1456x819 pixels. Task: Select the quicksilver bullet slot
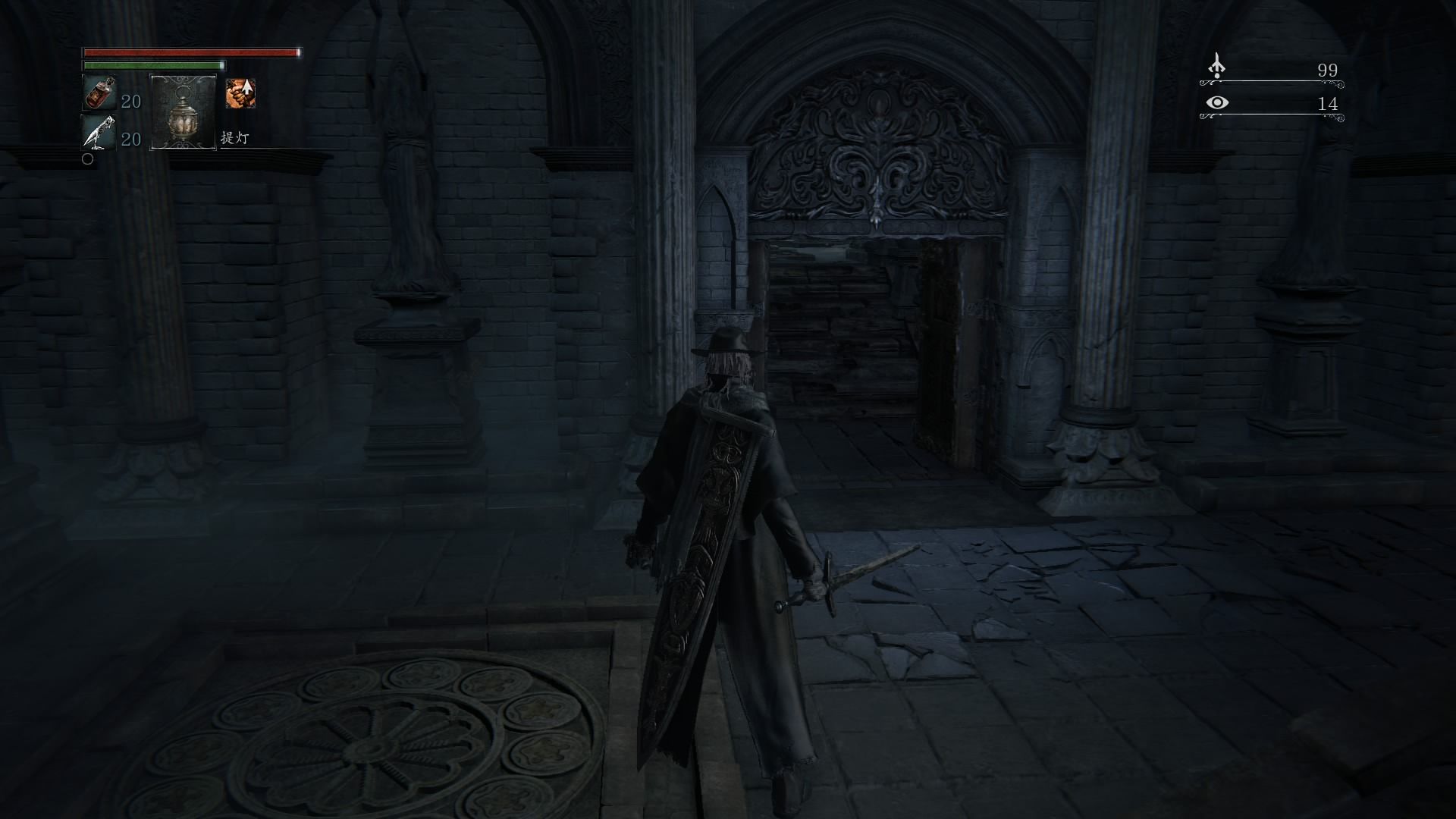point(99,133)
